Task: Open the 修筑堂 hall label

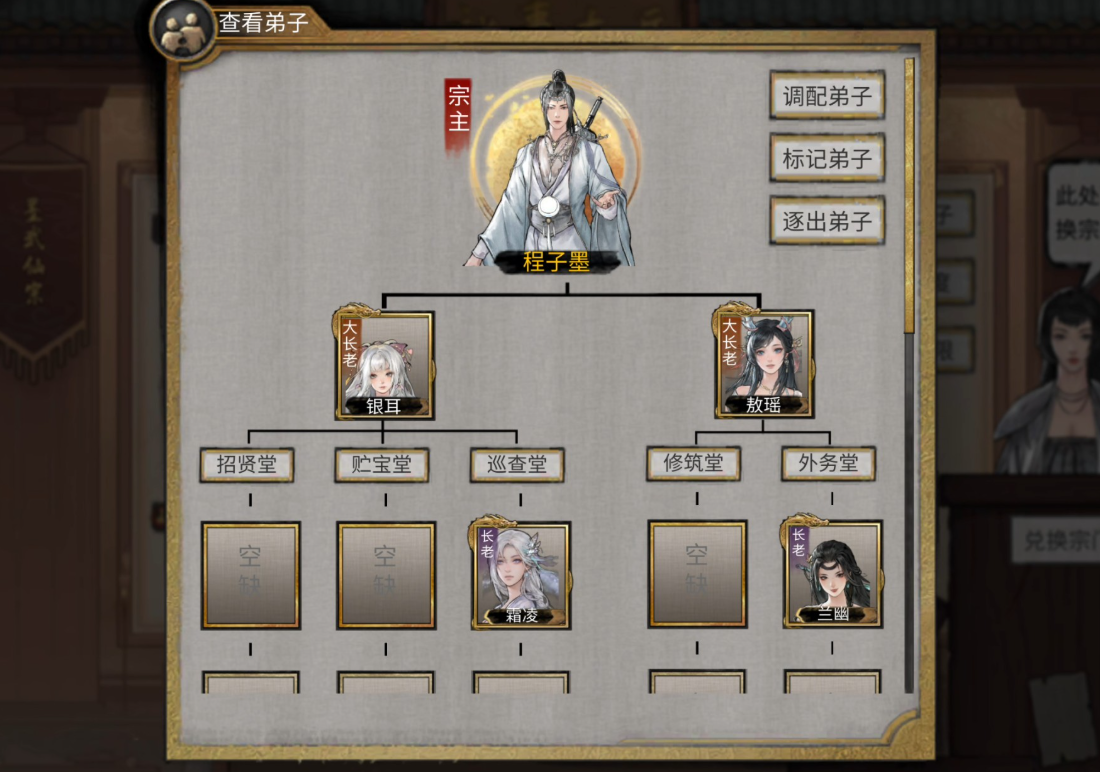Action: click(x=693, y=463)
